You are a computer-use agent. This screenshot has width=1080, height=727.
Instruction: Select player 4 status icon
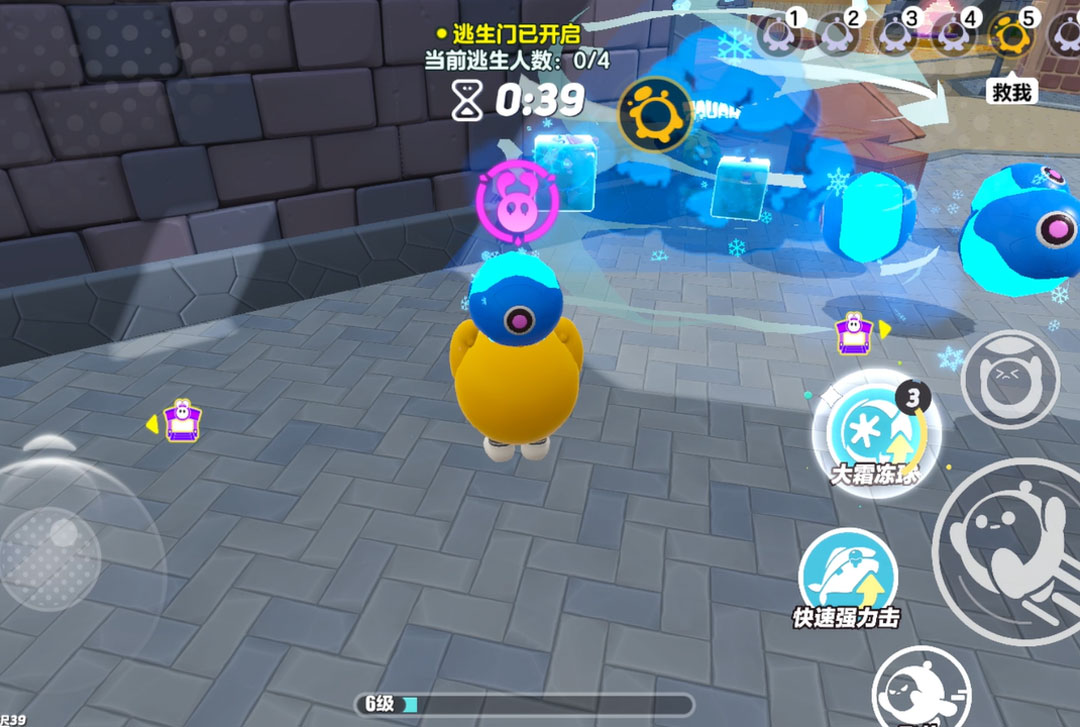click(x=953, y=35)
